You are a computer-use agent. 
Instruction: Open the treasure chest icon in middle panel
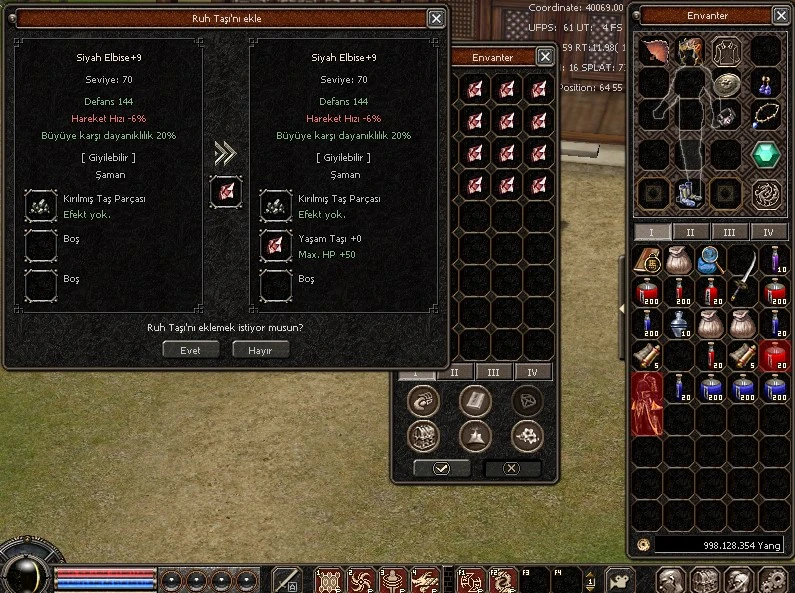click(x=424, y=436)
